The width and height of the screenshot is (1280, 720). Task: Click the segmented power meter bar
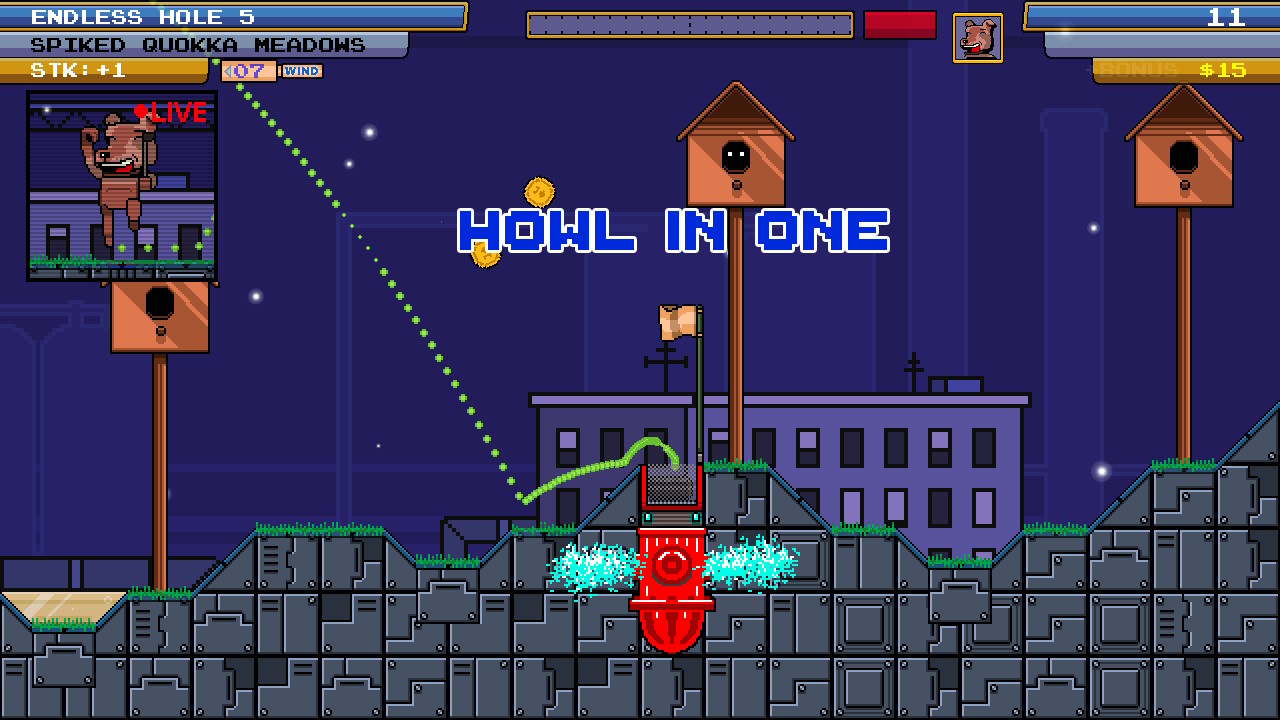click(688, 24)
